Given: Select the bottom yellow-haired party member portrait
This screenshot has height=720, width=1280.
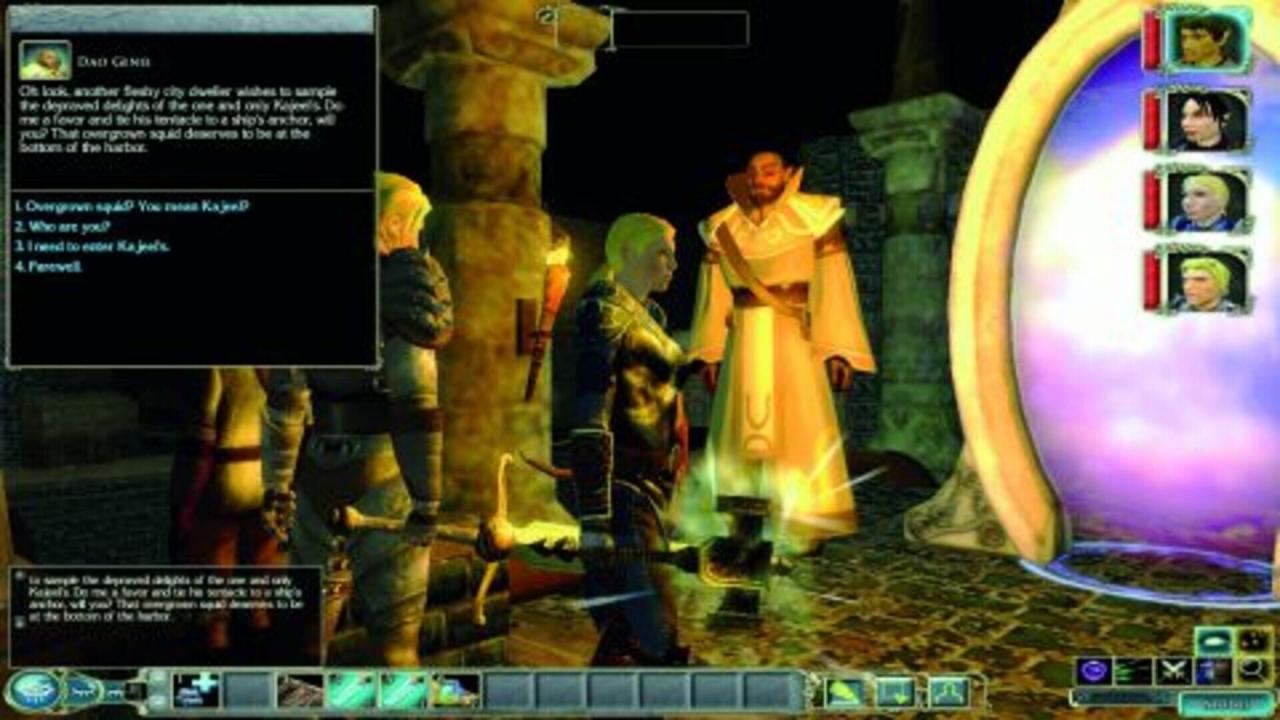Looking at the screenshot, I should coord(1208,280).
